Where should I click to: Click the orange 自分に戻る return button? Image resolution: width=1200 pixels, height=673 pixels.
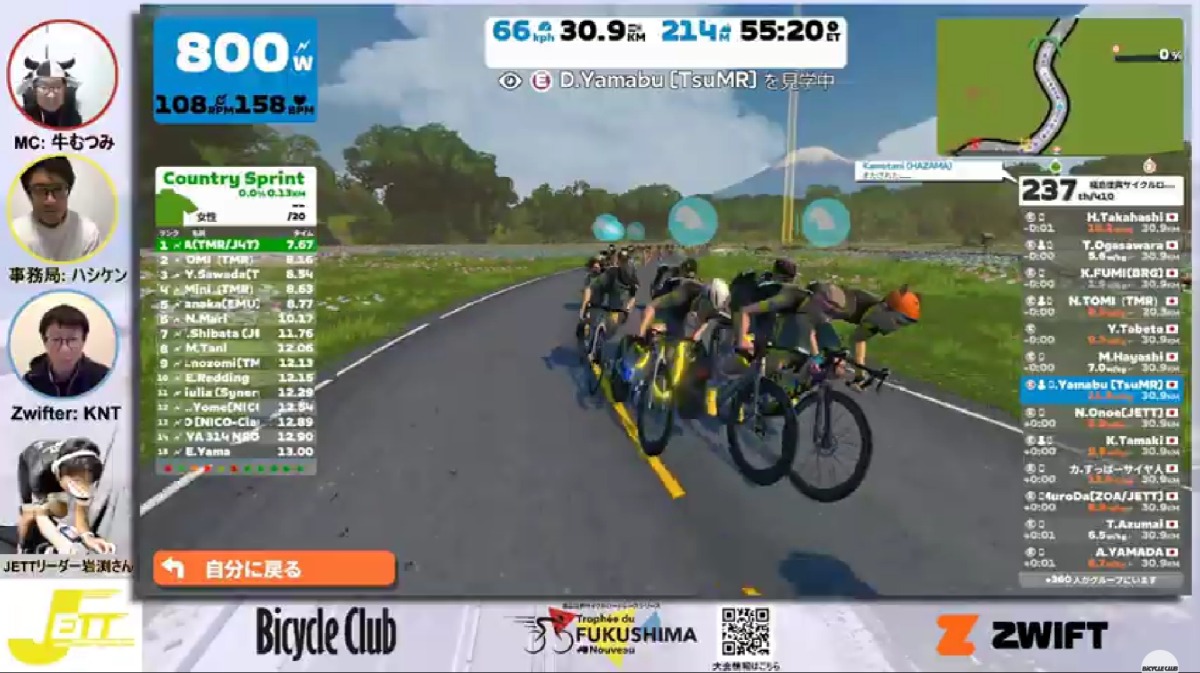click(x=274, y=569)
